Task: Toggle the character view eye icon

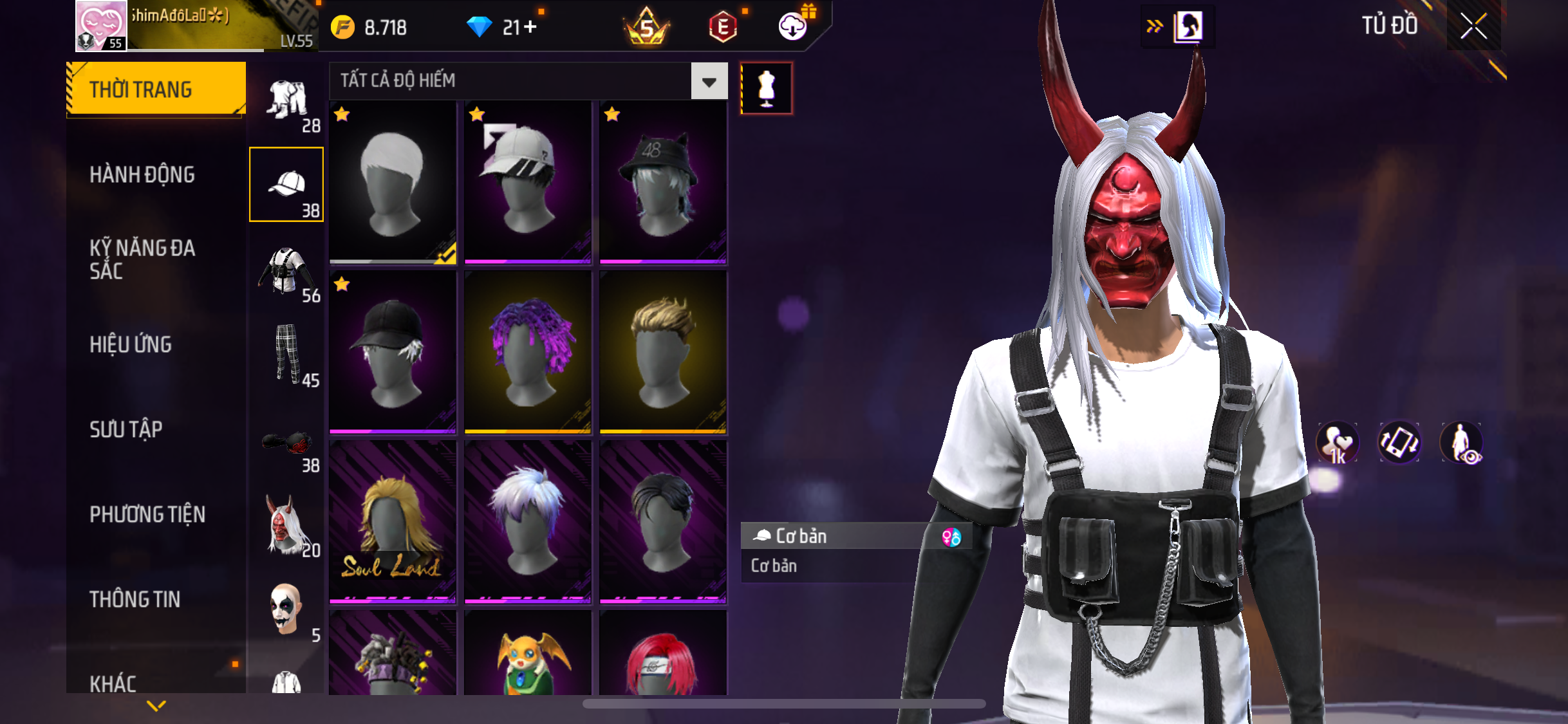Action: [x=1461, y=443]
